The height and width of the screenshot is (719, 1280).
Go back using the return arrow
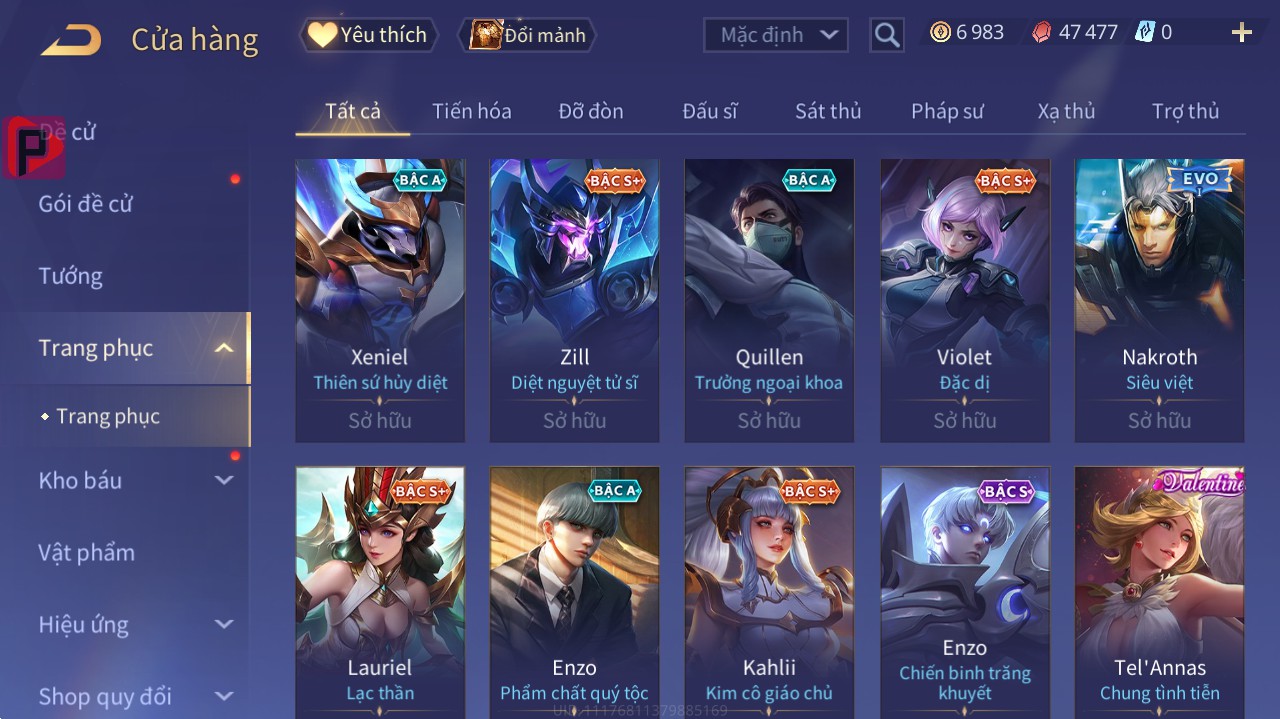pos(71,40)
